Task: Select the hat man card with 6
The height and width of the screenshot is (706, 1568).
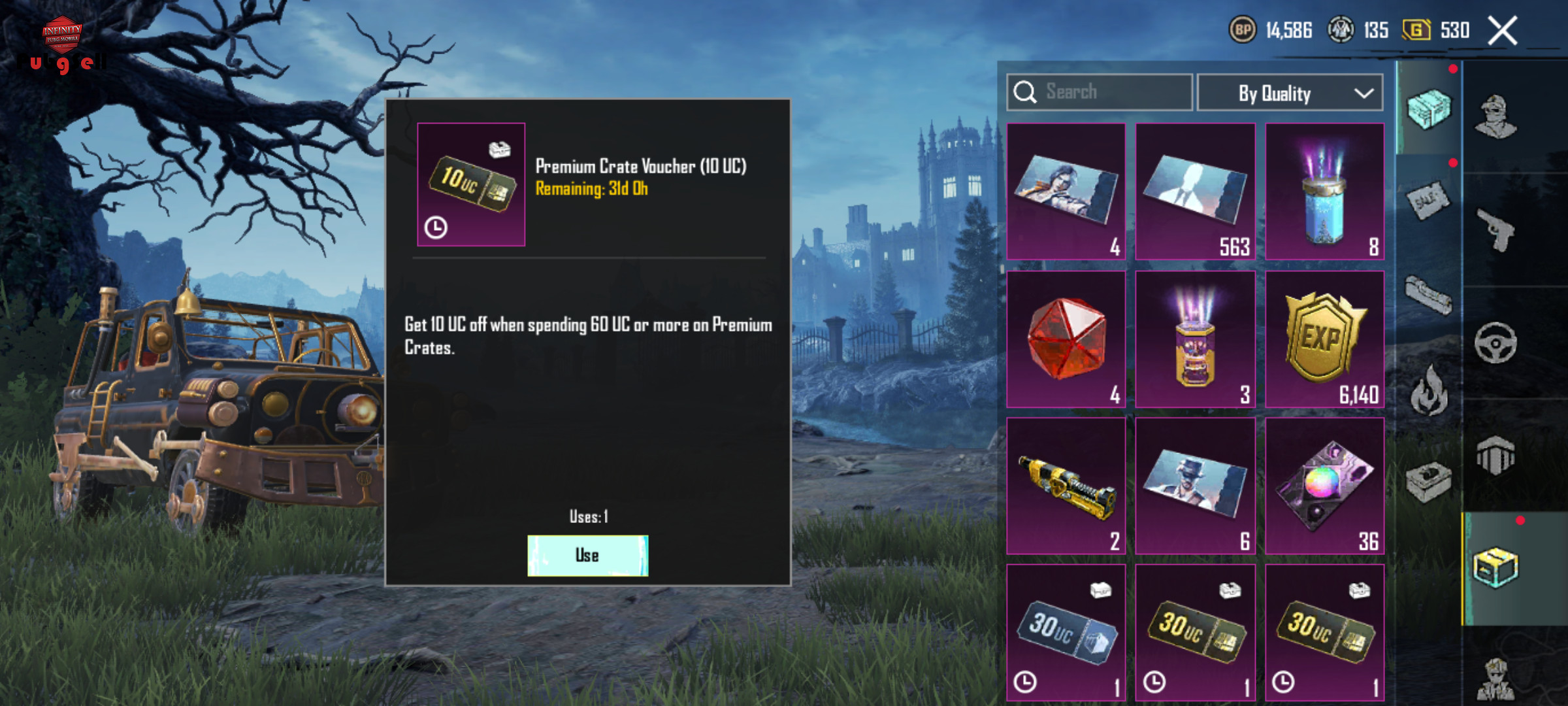Action: (1195, 486)
